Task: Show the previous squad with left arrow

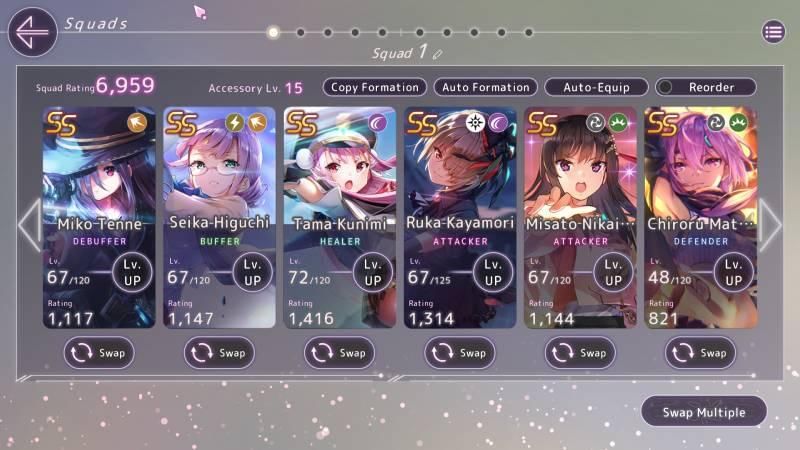Action: pos(29,225)
